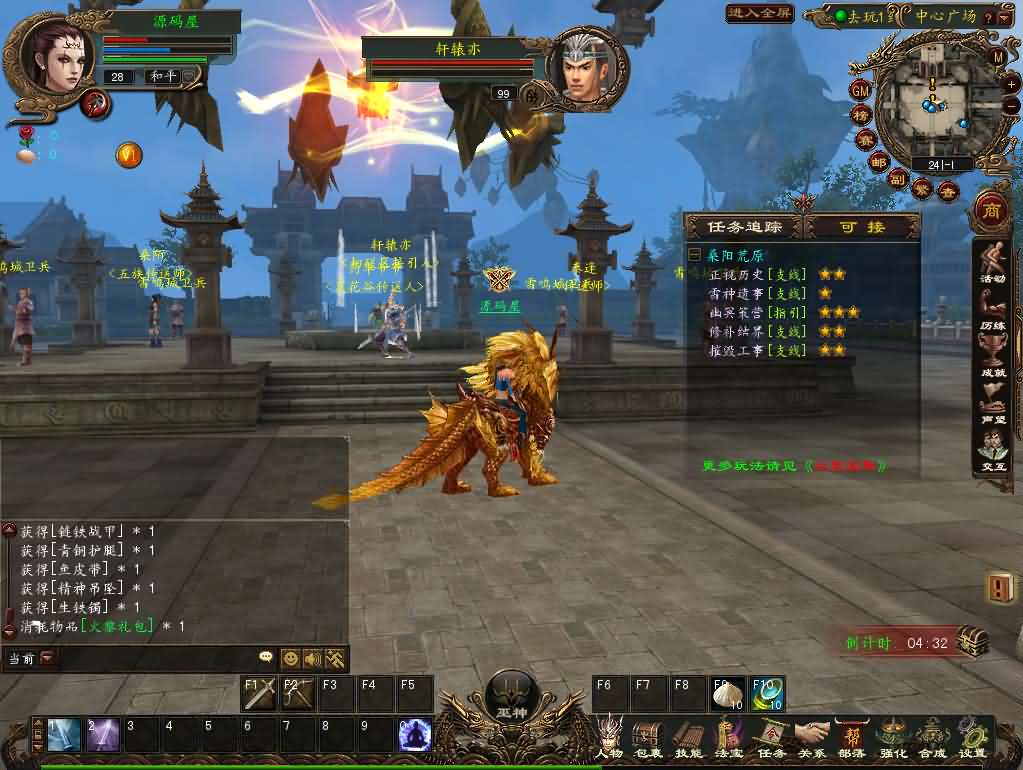This screenshot has width=1023, height=770.
Task: Open the 包裹 inventory bag
Action: [648, 736]
